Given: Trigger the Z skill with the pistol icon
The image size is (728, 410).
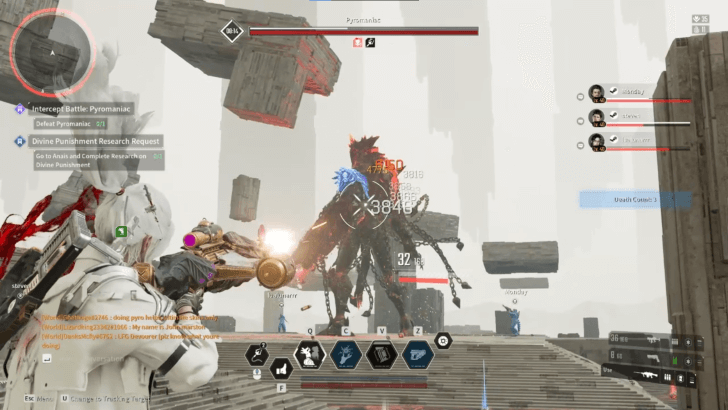Looking at the screenshot, I should tap(417, 353).
